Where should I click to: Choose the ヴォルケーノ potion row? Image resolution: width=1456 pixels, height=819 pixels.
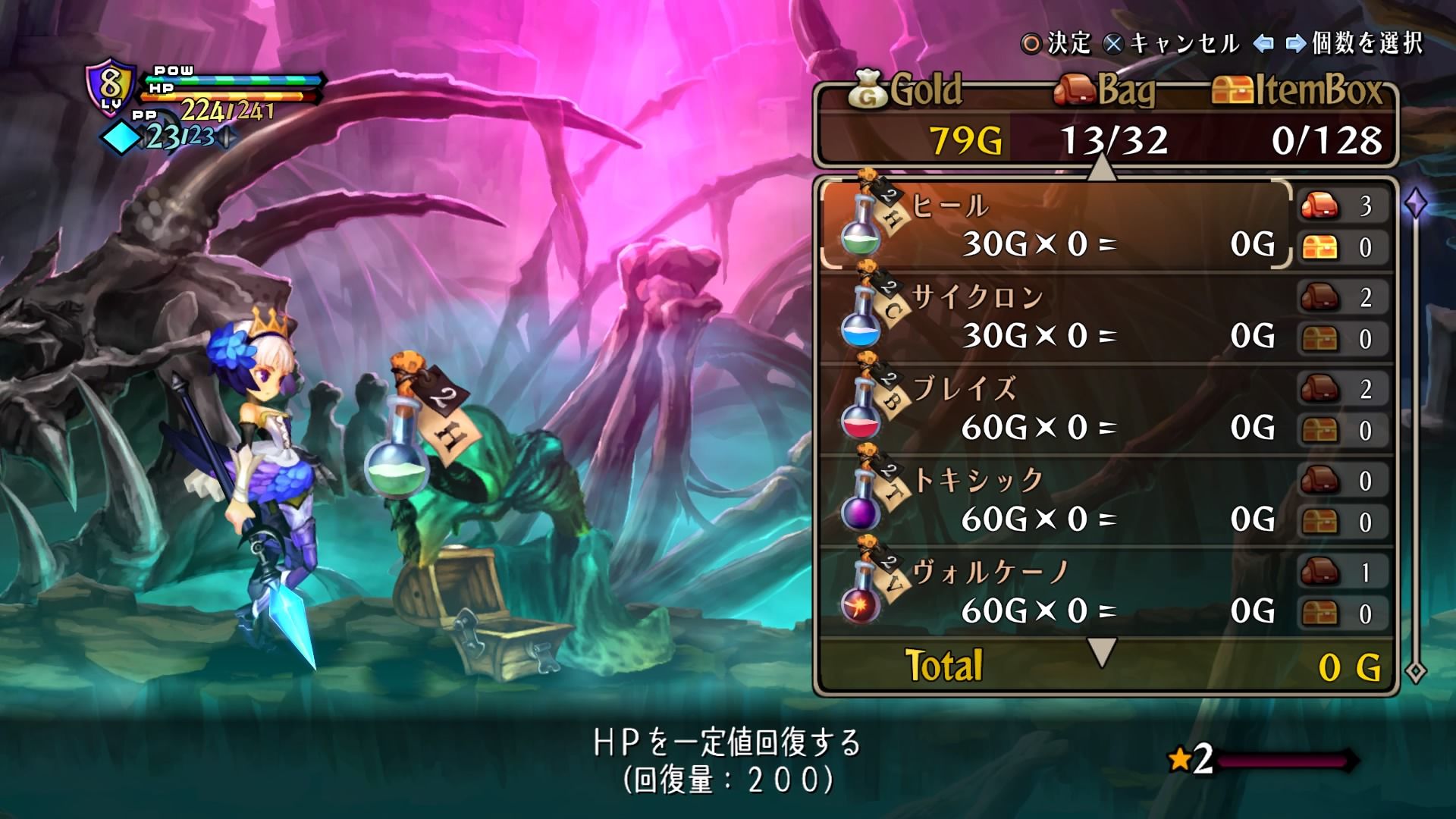(x=1054, y=592)
